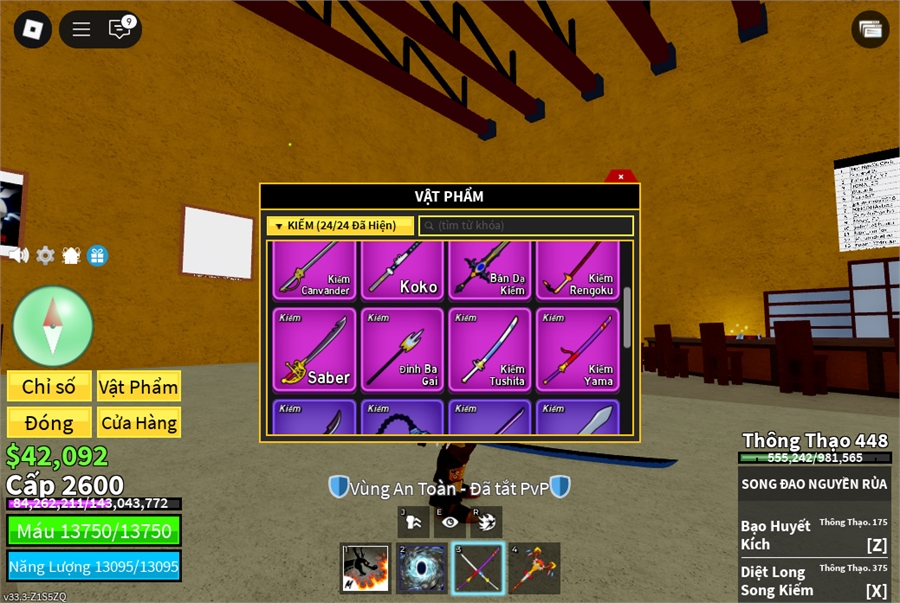Select the Saber sword item
The height and width of the screenshot is (603, 900).
tap(315, 349)
